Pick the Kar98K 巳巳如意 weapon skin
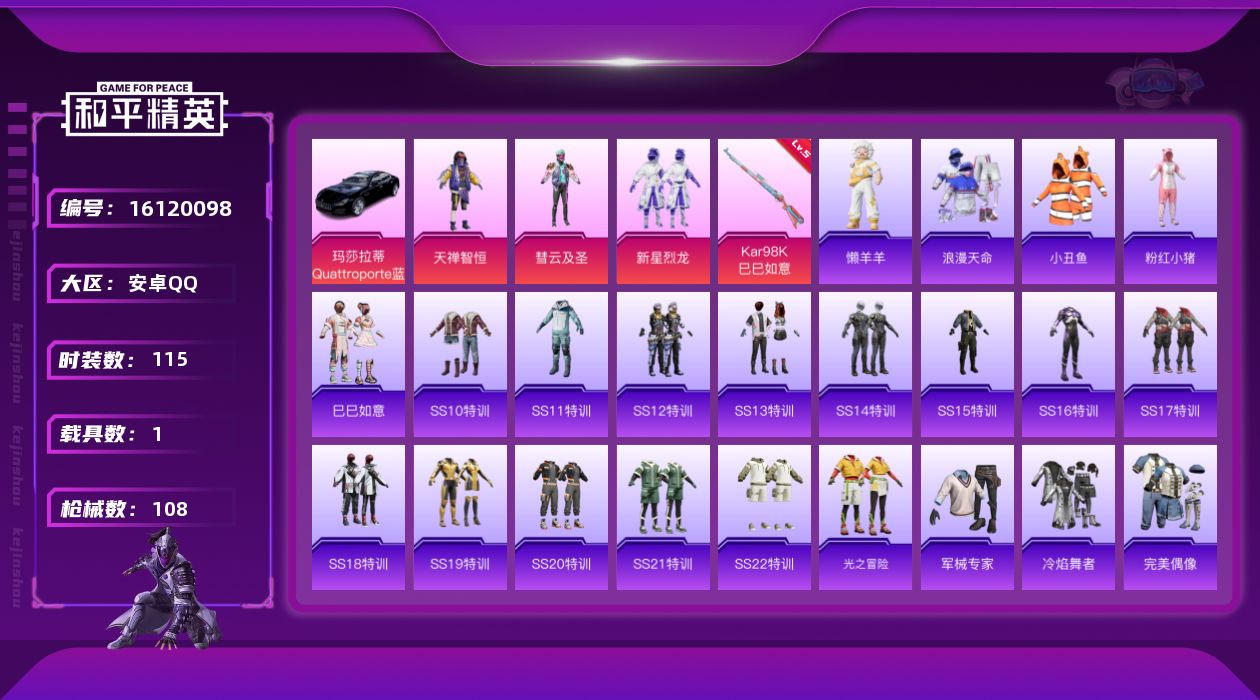The height and width of the screenshot is (700, 1260). pos(764,211)
